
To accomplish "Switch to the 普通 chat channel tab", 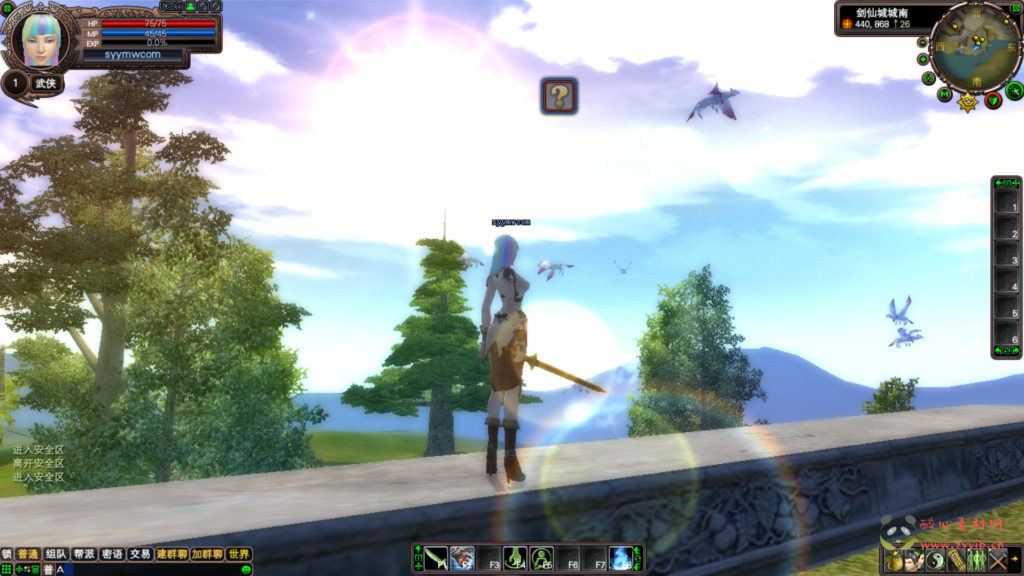I will click(27, 554).
